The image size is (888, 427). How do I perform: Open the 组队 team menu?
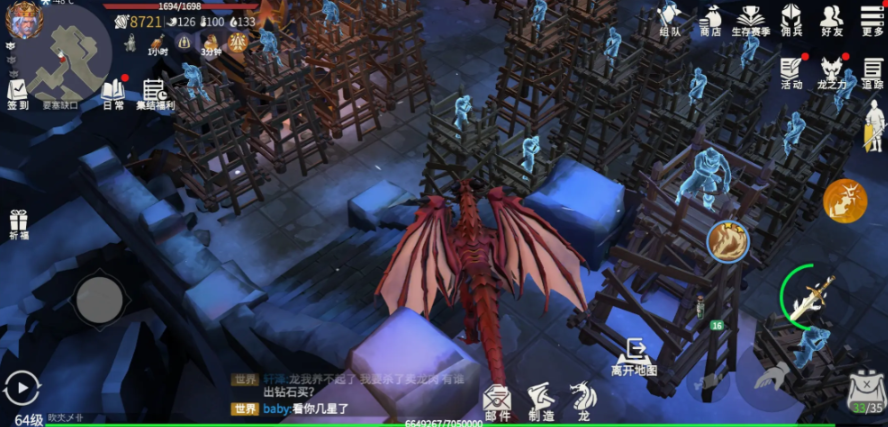click(x=670, y=20)
